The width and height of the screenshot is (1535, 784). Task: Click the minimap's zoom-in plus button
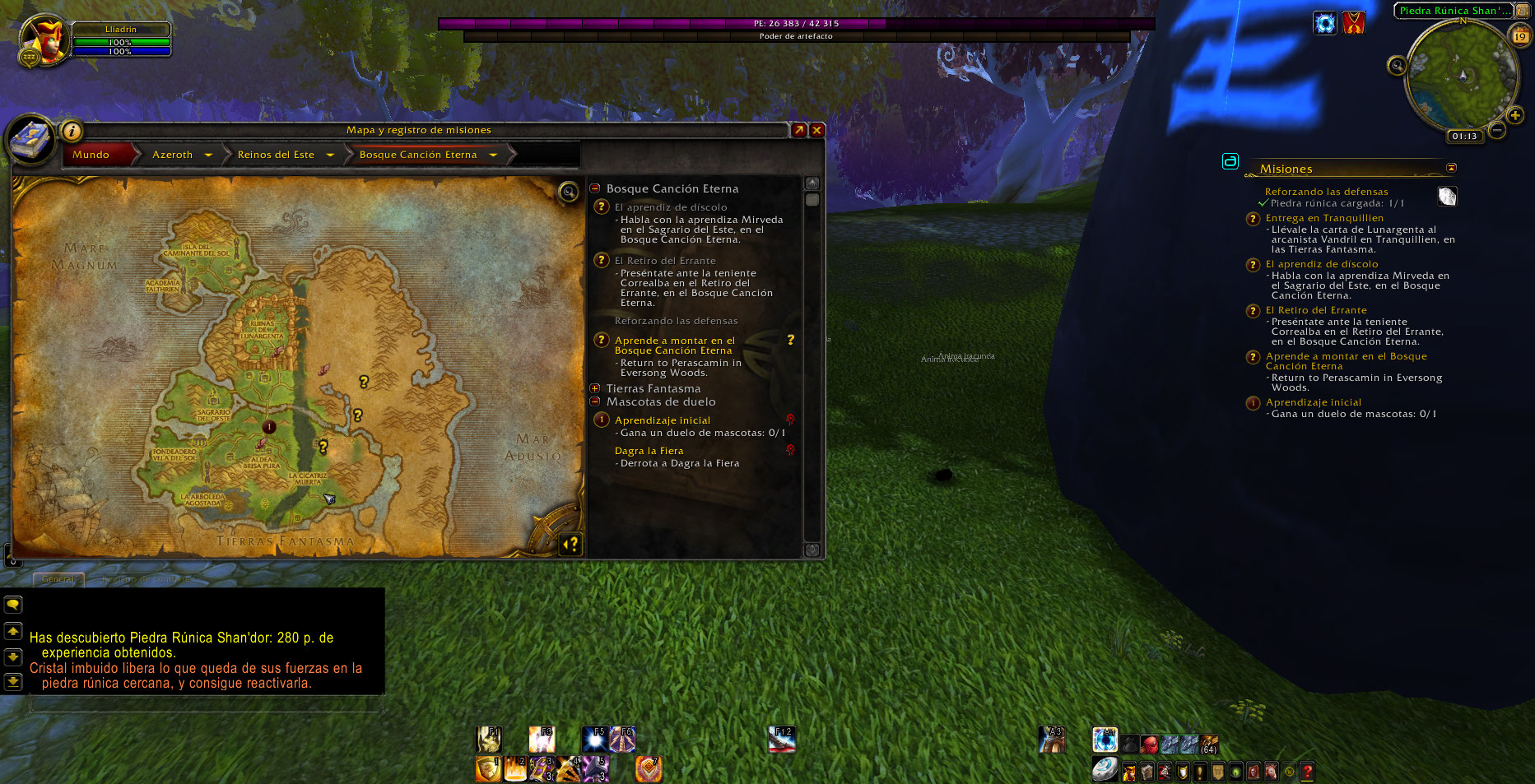click(x=1514, y=115)
